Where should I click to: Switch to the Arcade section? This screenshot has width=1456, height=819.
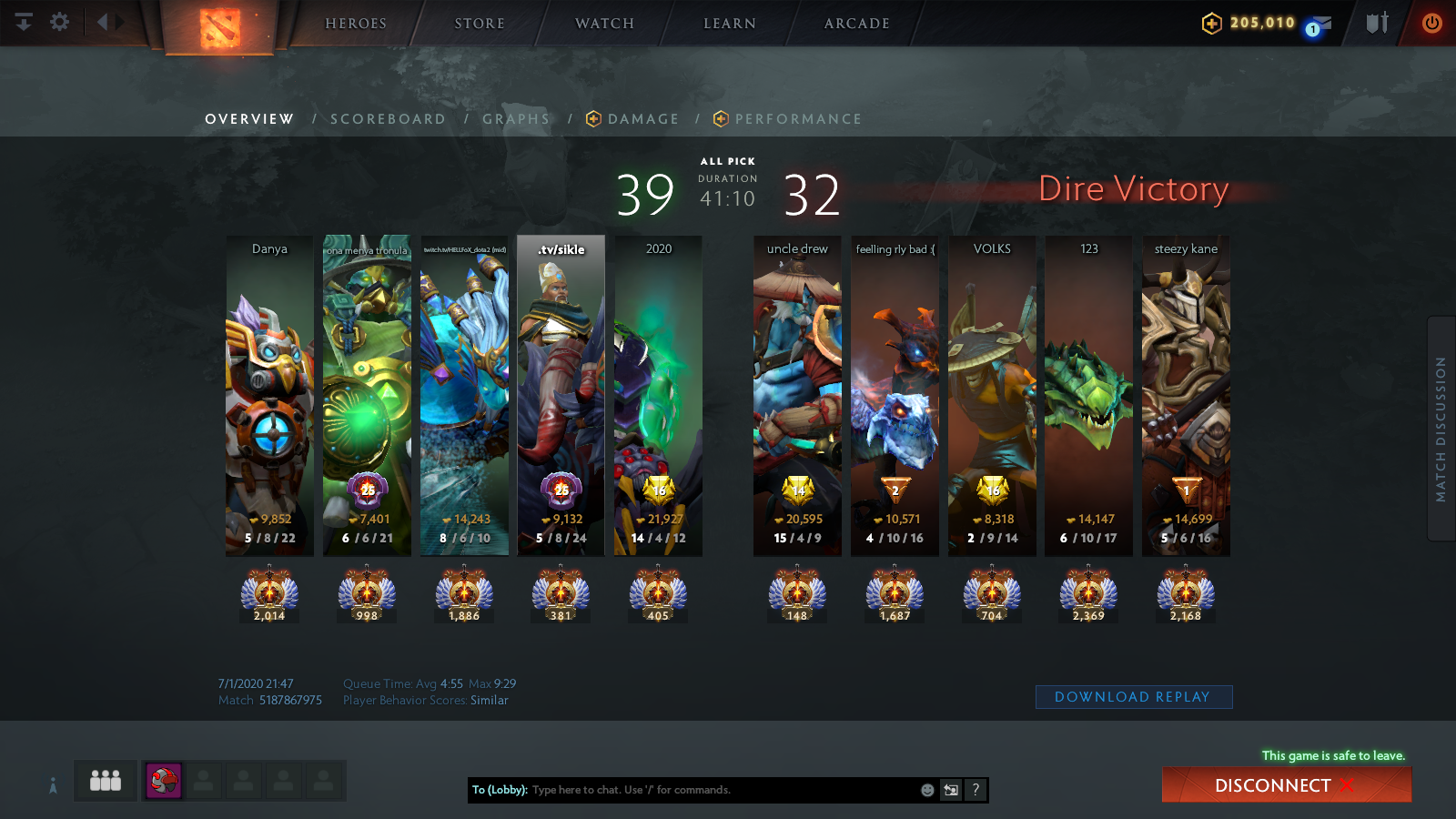pyautogui.click(x=856, y=24)
